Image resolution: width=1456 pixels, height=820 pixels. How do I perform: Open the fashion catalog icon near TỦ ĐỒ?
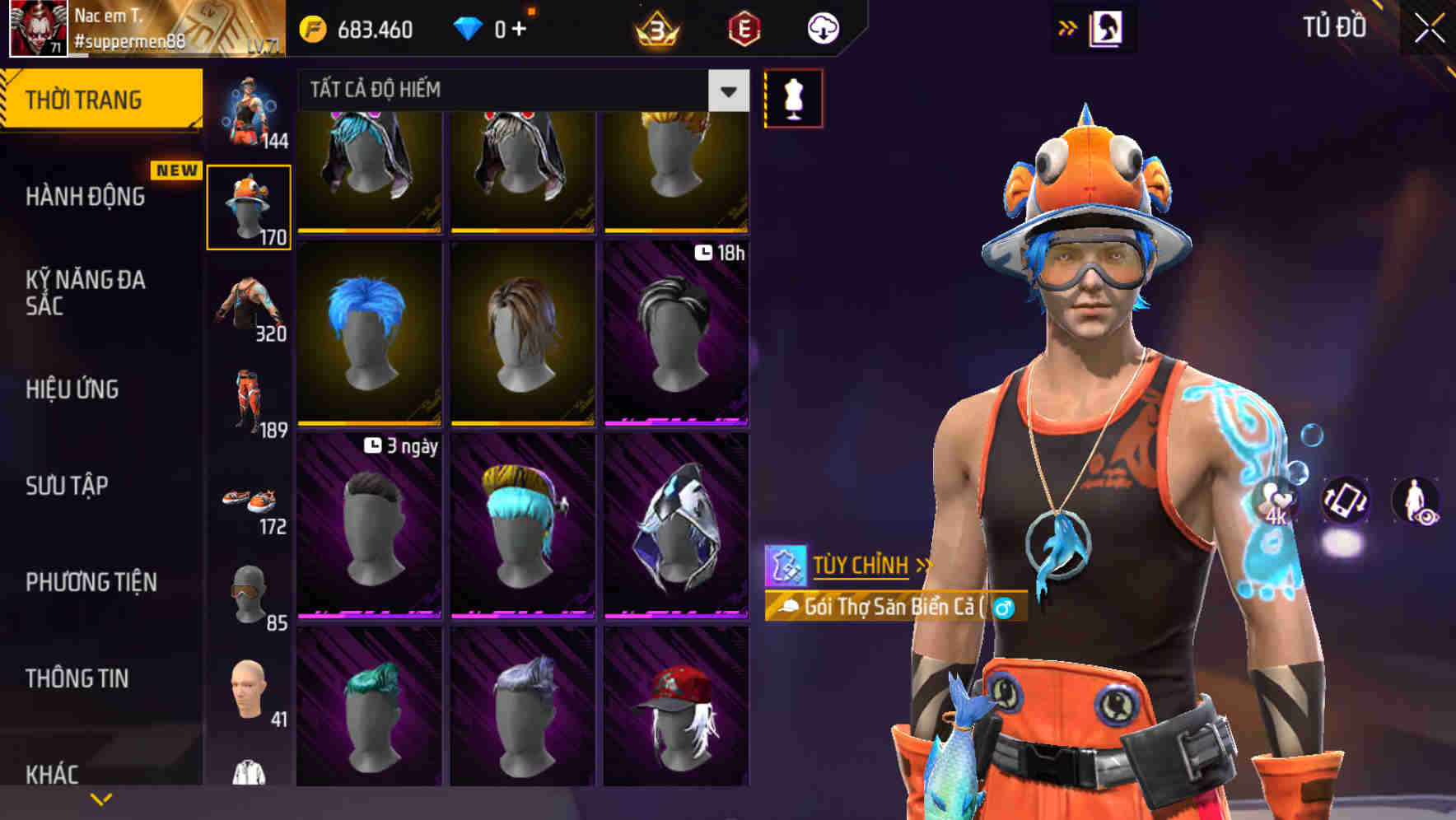pos(1104,27)
